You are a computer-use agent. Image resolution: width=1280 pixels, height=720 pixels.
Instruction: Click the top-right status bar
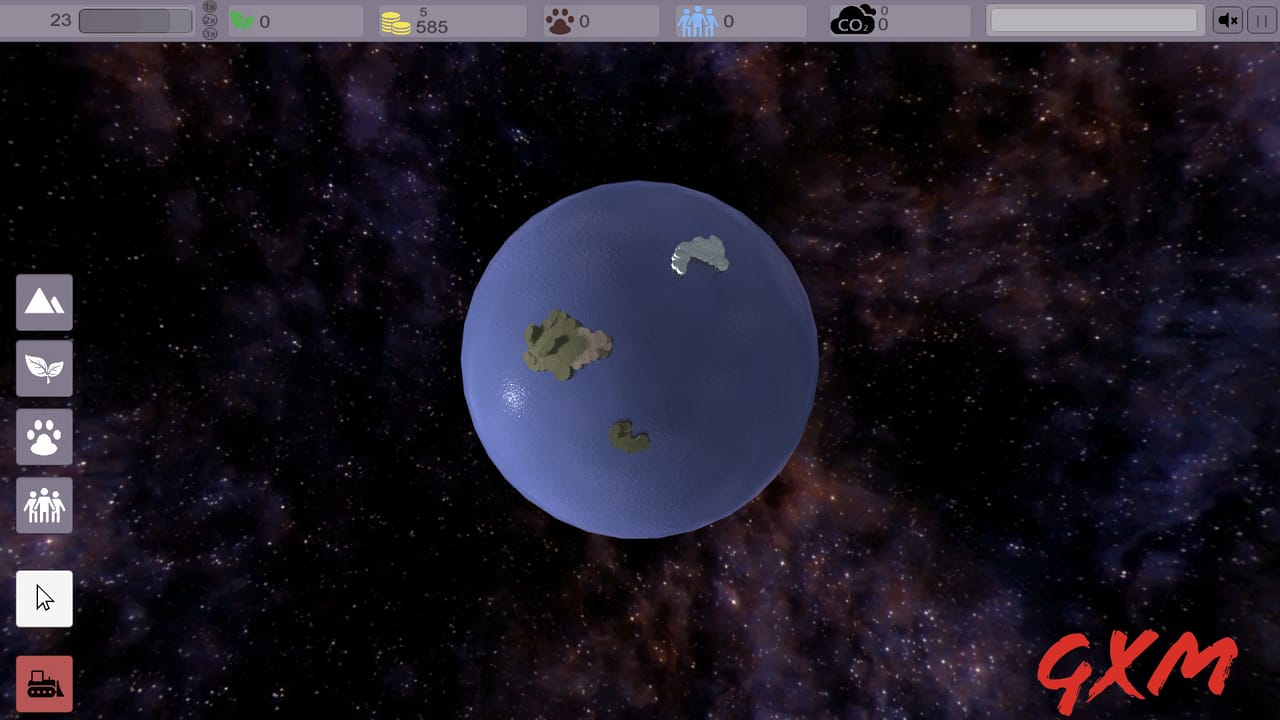pos(1093,19)
